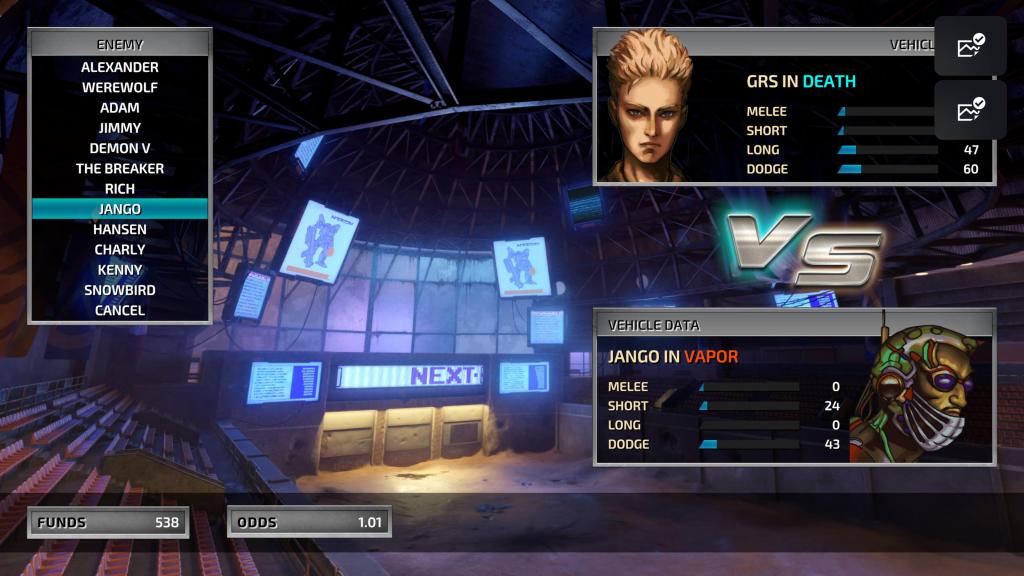Viewport: 1024px width, 576px height.
Task: Click the lower overlay chart icon
Action: pos(970,110)
